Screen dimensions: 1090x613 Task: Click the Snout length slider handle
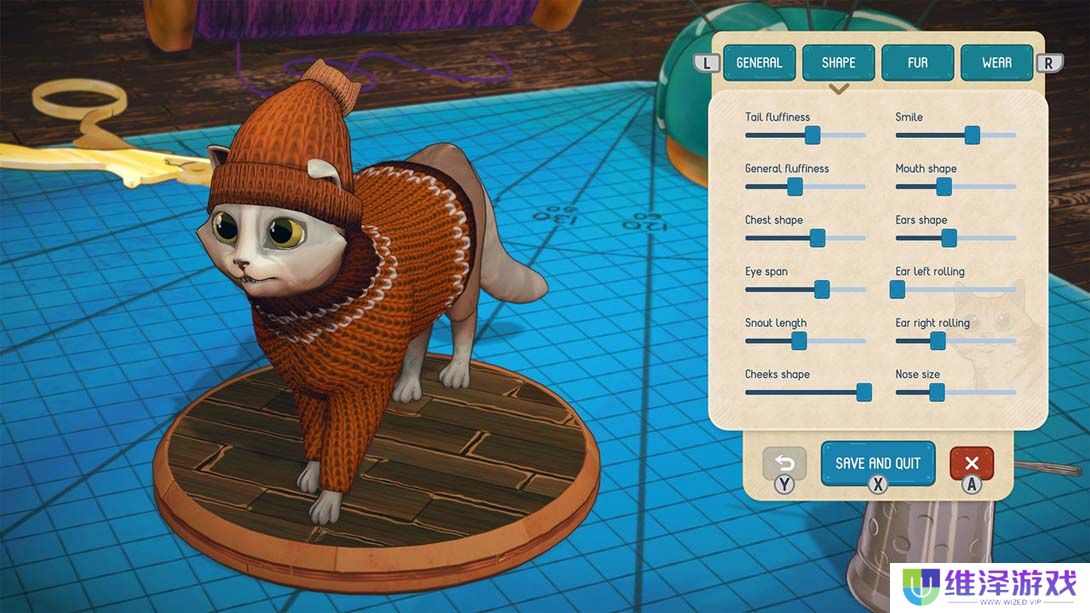(799, 341)
